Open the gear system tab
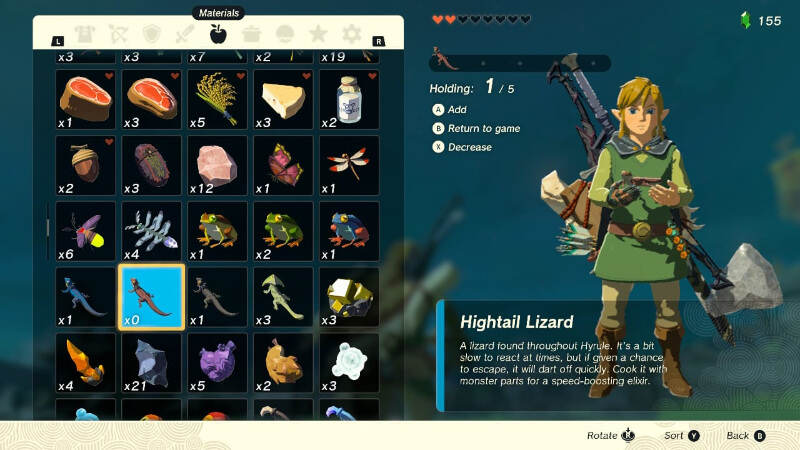800x450 pixels. coord(351,35)
